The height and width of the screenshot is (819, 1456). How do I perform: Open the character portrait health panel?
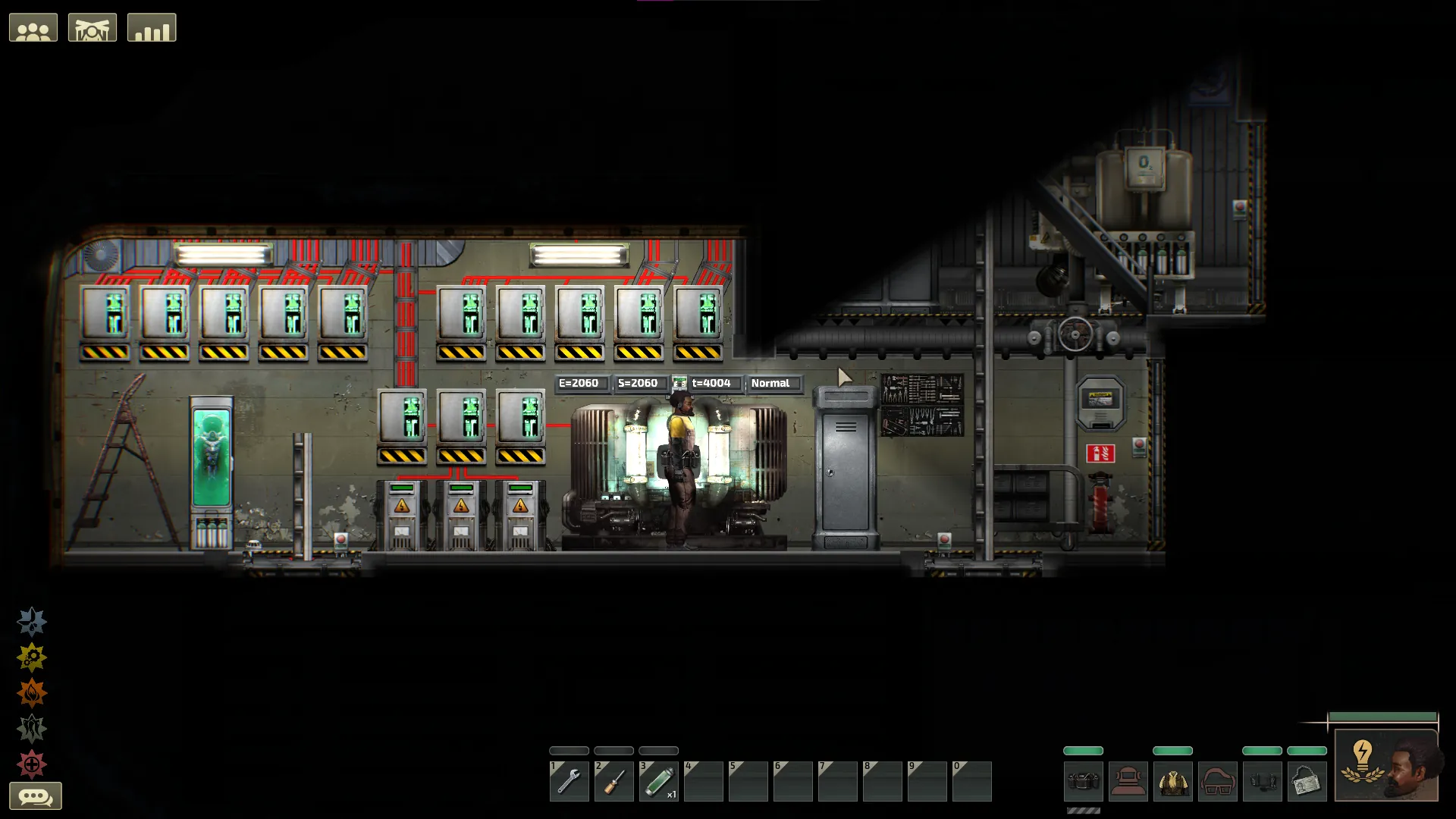[x=1386, y=766]
